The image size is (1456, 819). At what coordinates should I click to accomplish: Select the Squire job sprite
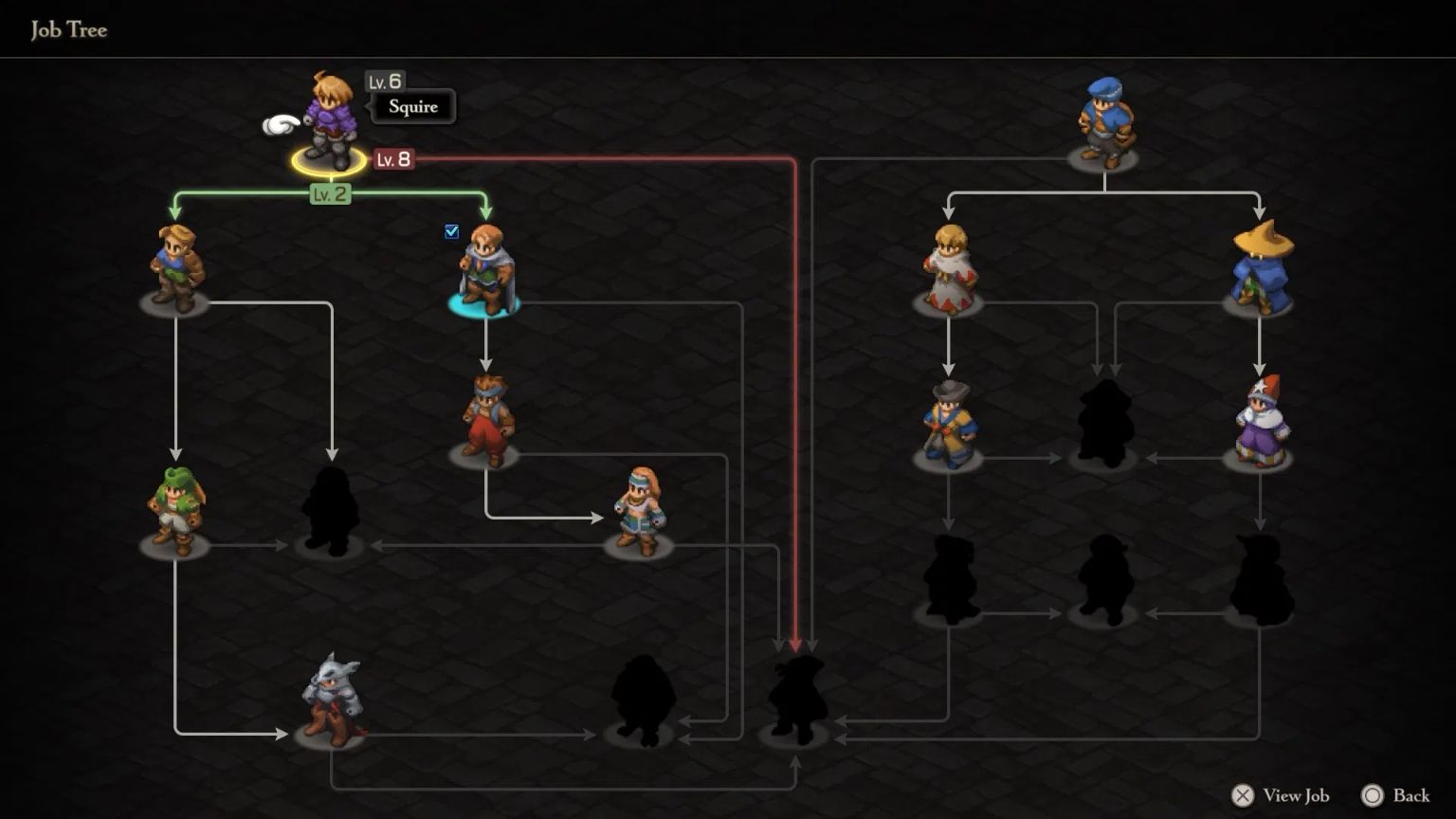(330, 114)
